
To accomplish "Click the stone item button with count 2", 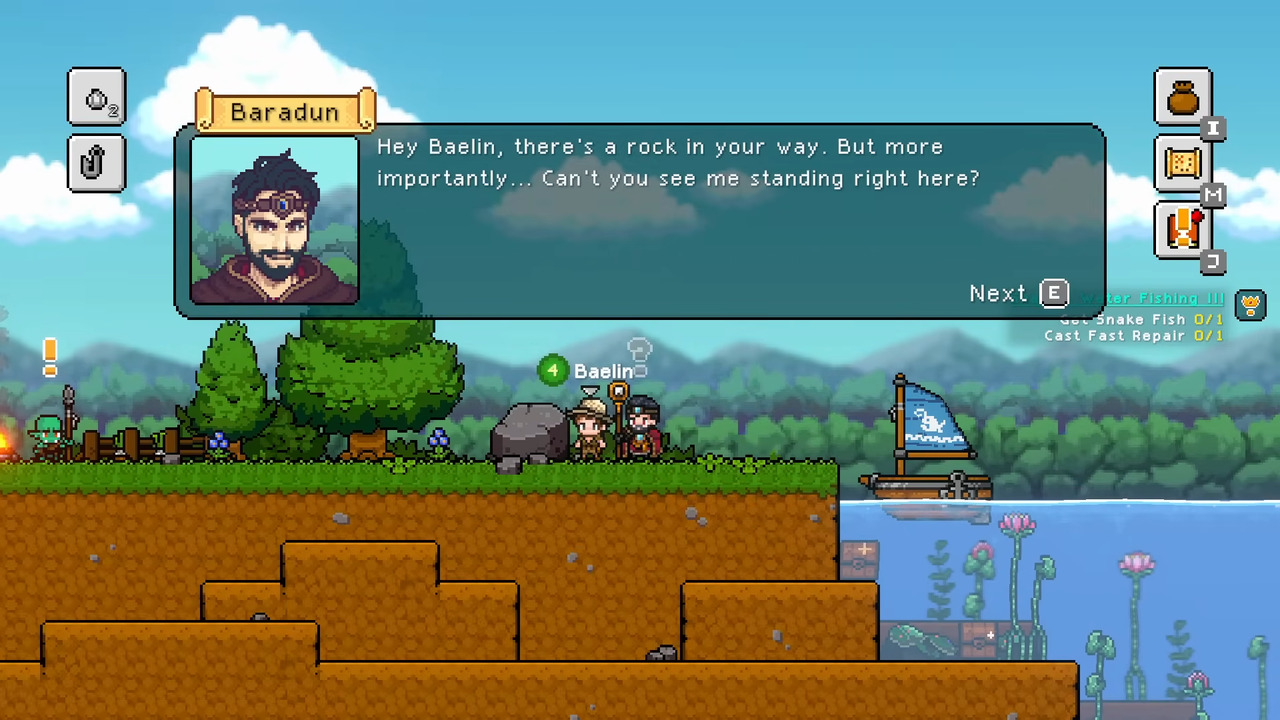I will point(97,97).
